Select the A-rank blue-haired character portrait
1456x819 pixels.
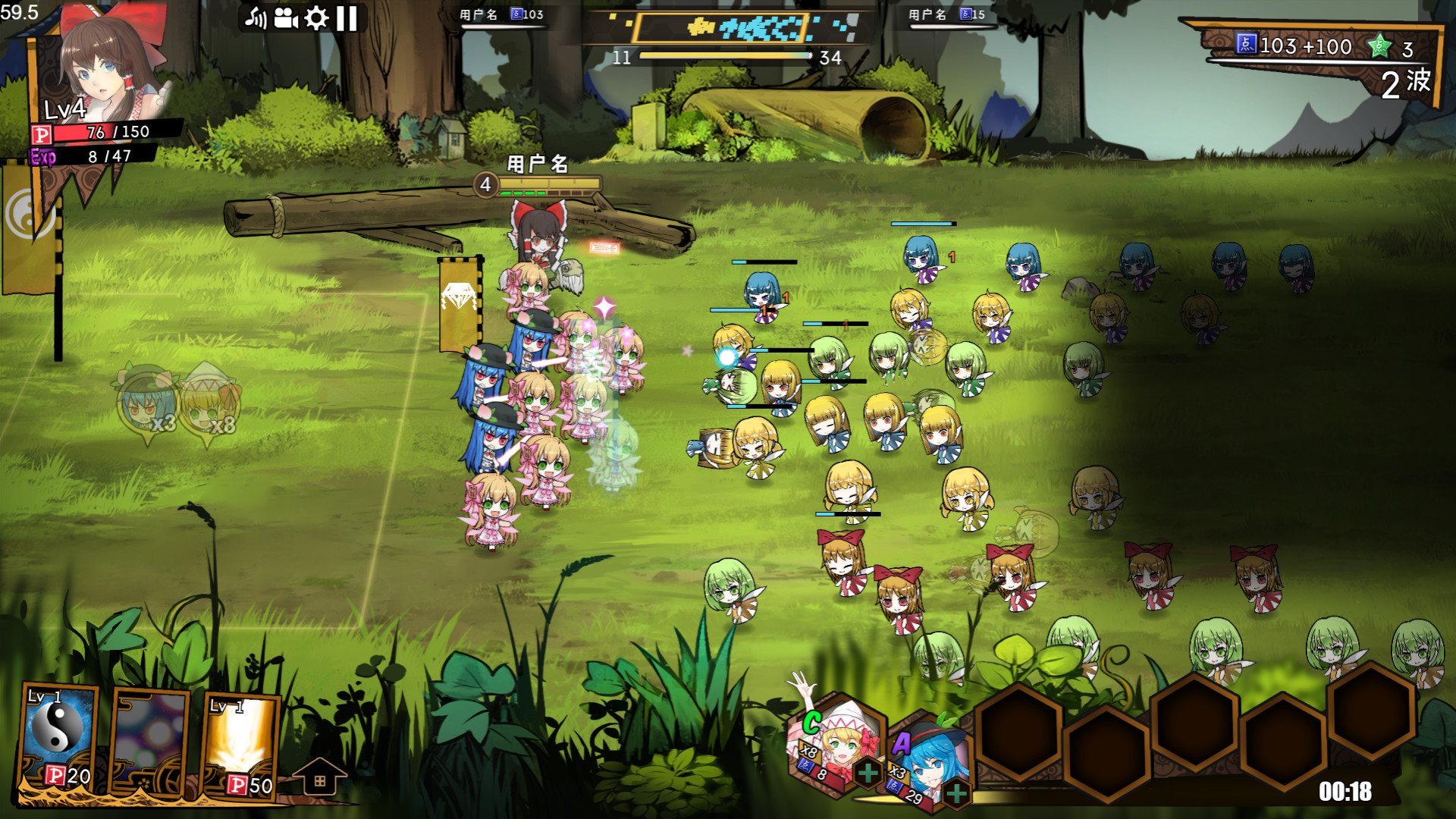click(929, 758)
